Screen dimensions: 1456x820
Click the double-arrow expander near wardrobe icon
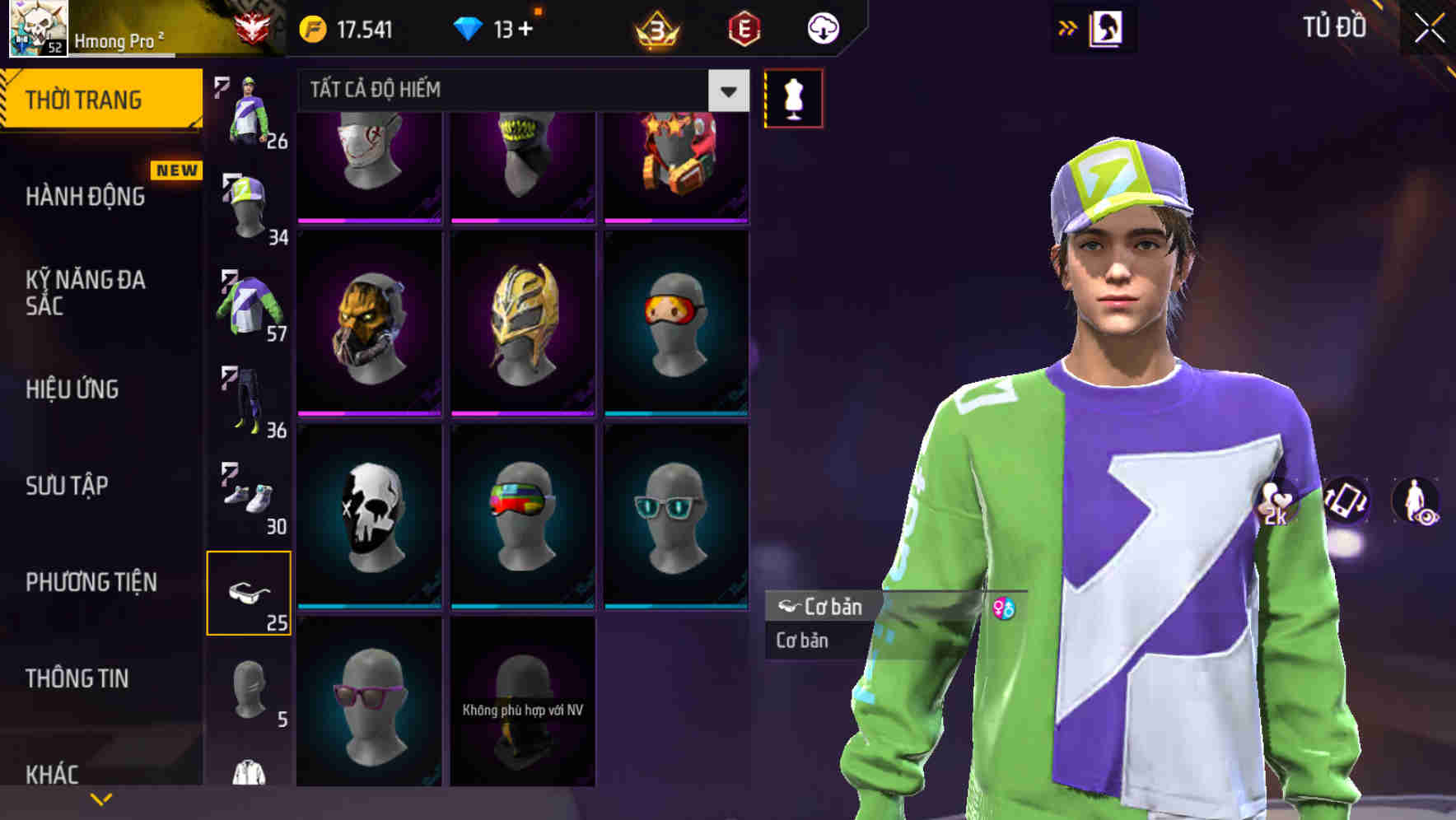click(x=1066, y=27)
